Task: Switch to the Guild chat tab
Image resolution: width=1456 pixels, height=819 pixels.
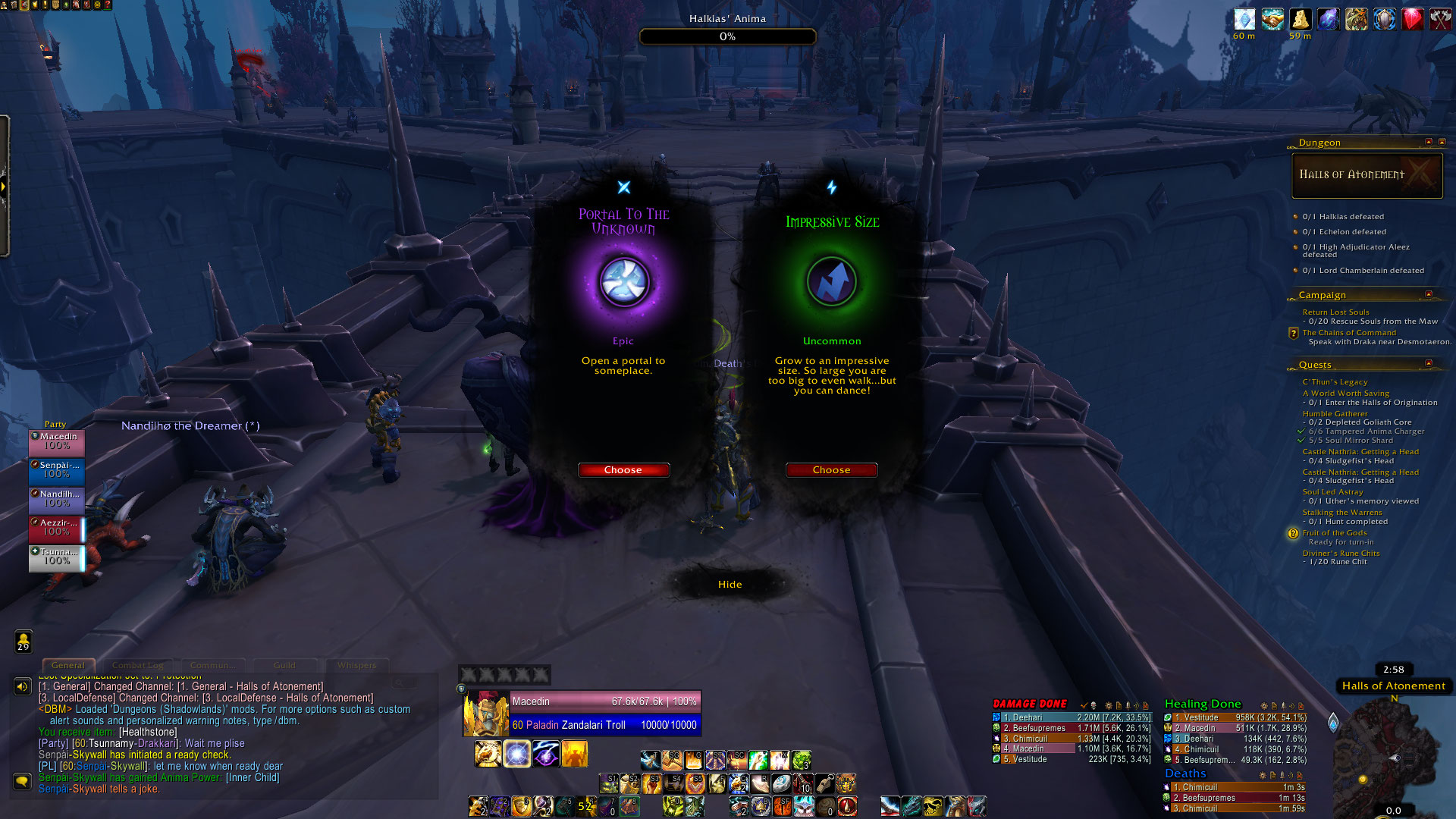Action: [x=284, y=666]
